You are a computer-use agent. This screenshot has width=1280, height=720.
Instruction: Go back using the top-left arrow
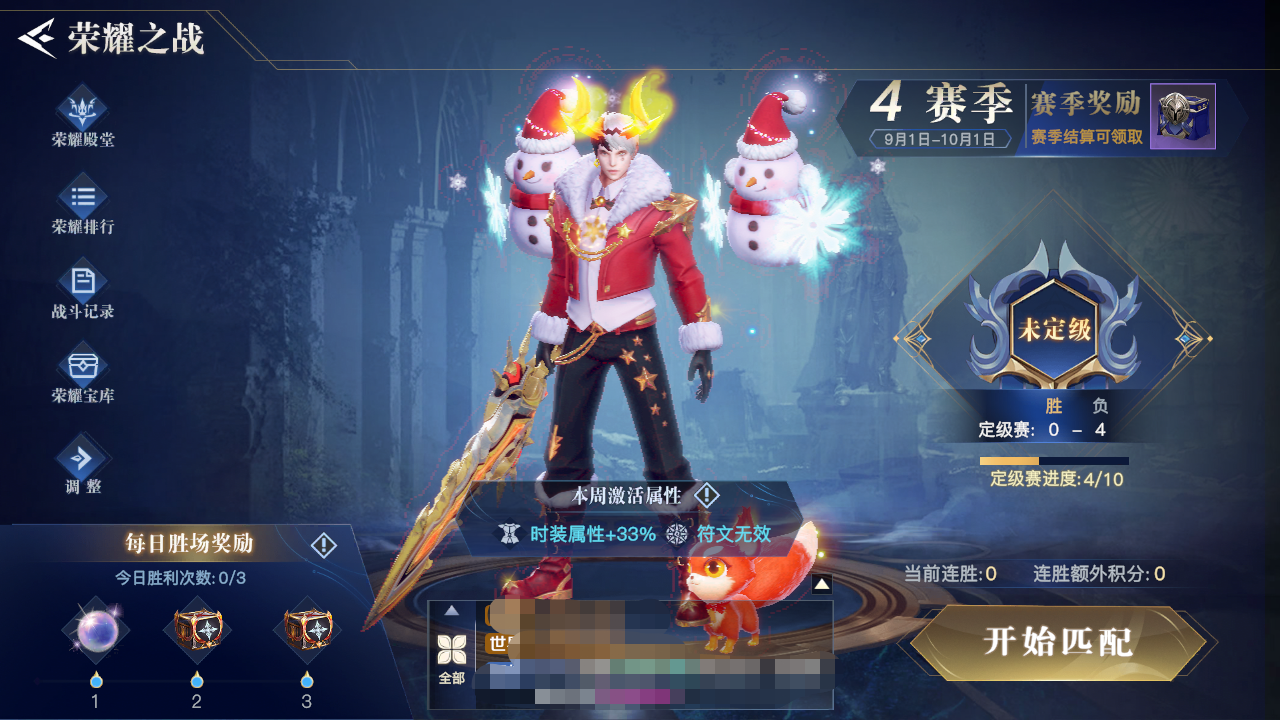[37, 39]
